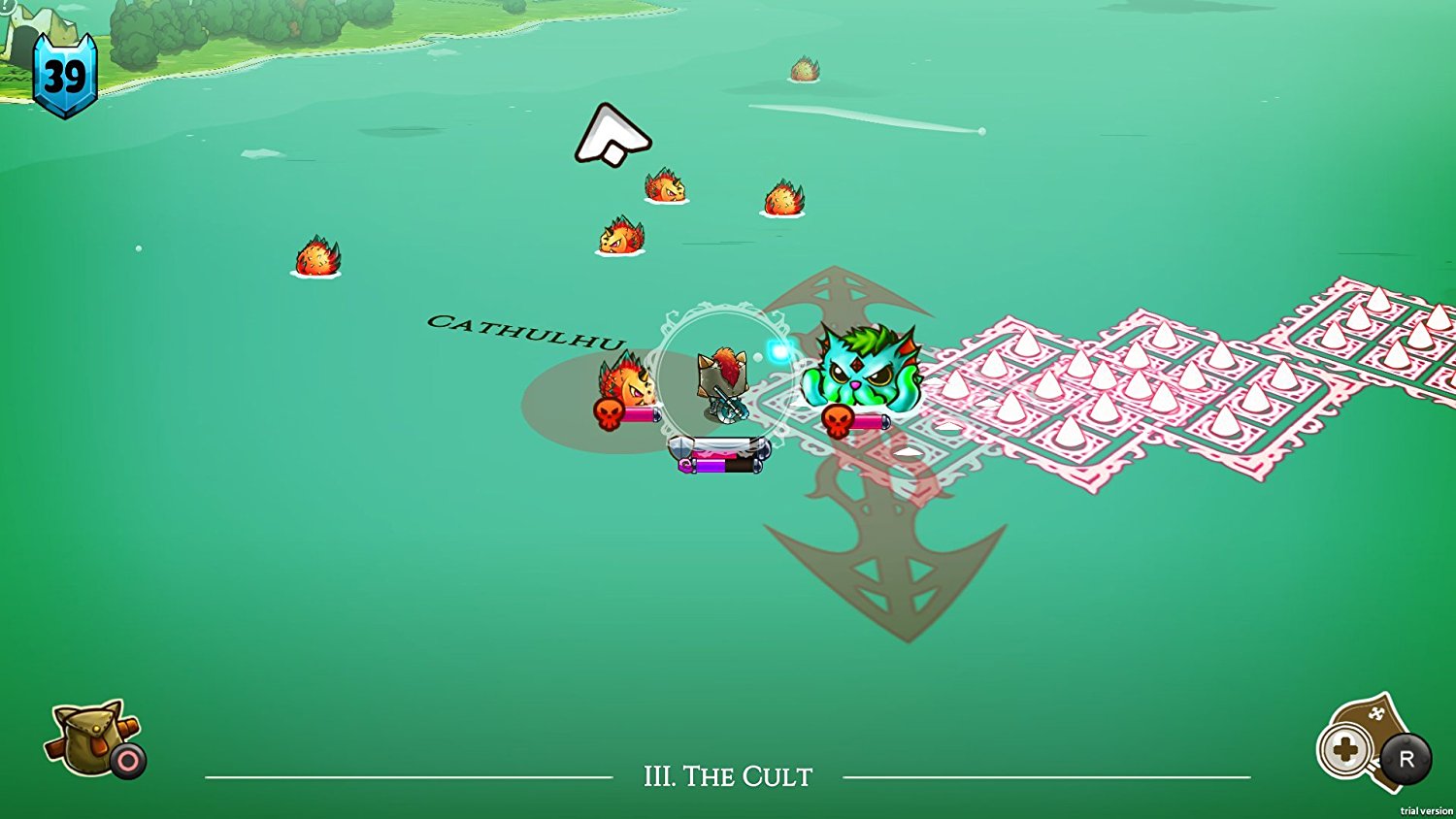1456x819 pixels.
Task: Click the level 39 badge shield
Action: [x=66, y=73]
